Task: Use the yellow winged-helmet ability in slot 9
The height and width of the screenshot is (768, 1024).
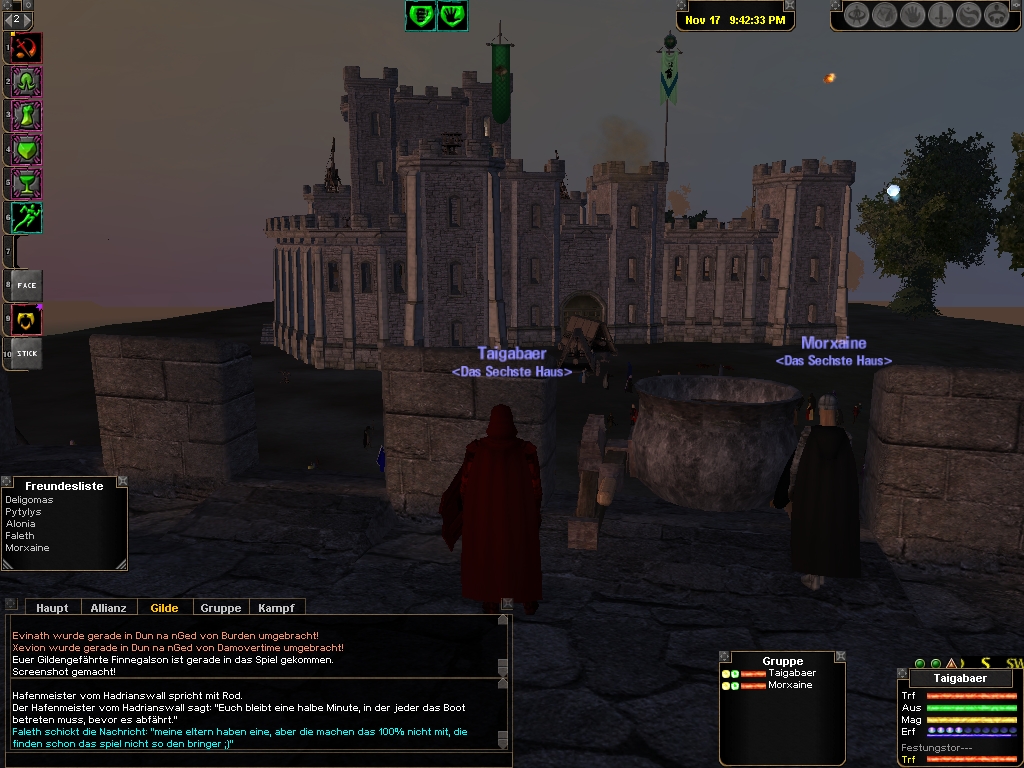Action: click(x=27, y=320)
